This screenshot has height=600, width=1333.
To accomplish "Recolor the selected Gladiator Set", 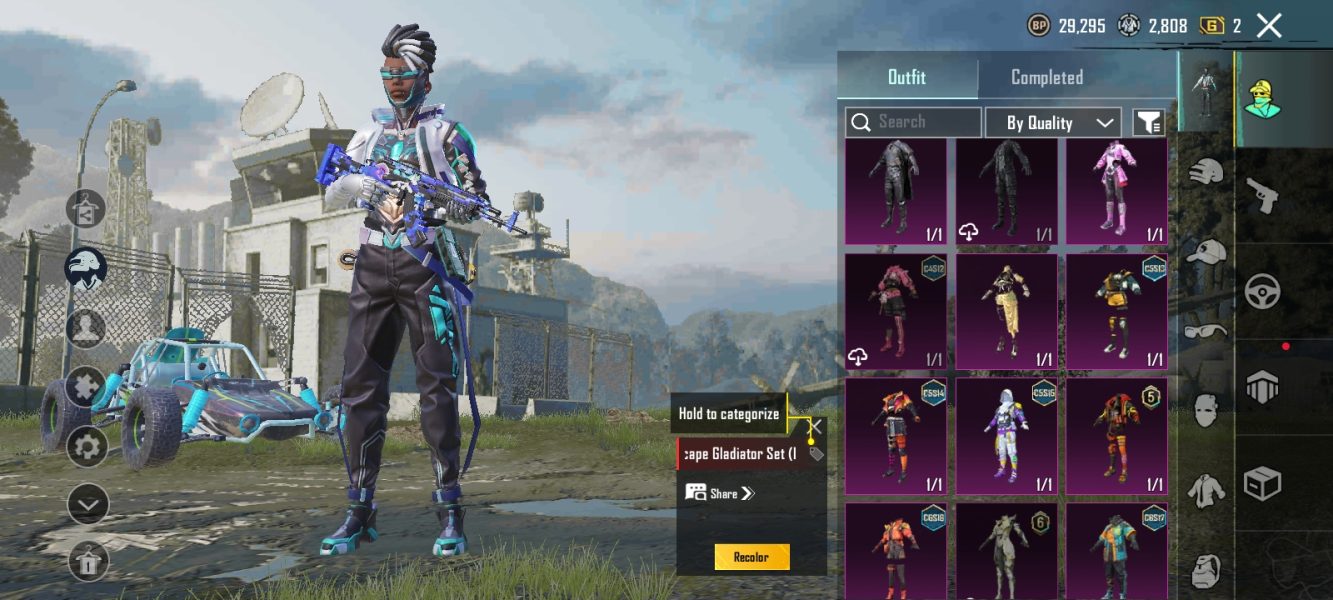I will pos(752,557).
